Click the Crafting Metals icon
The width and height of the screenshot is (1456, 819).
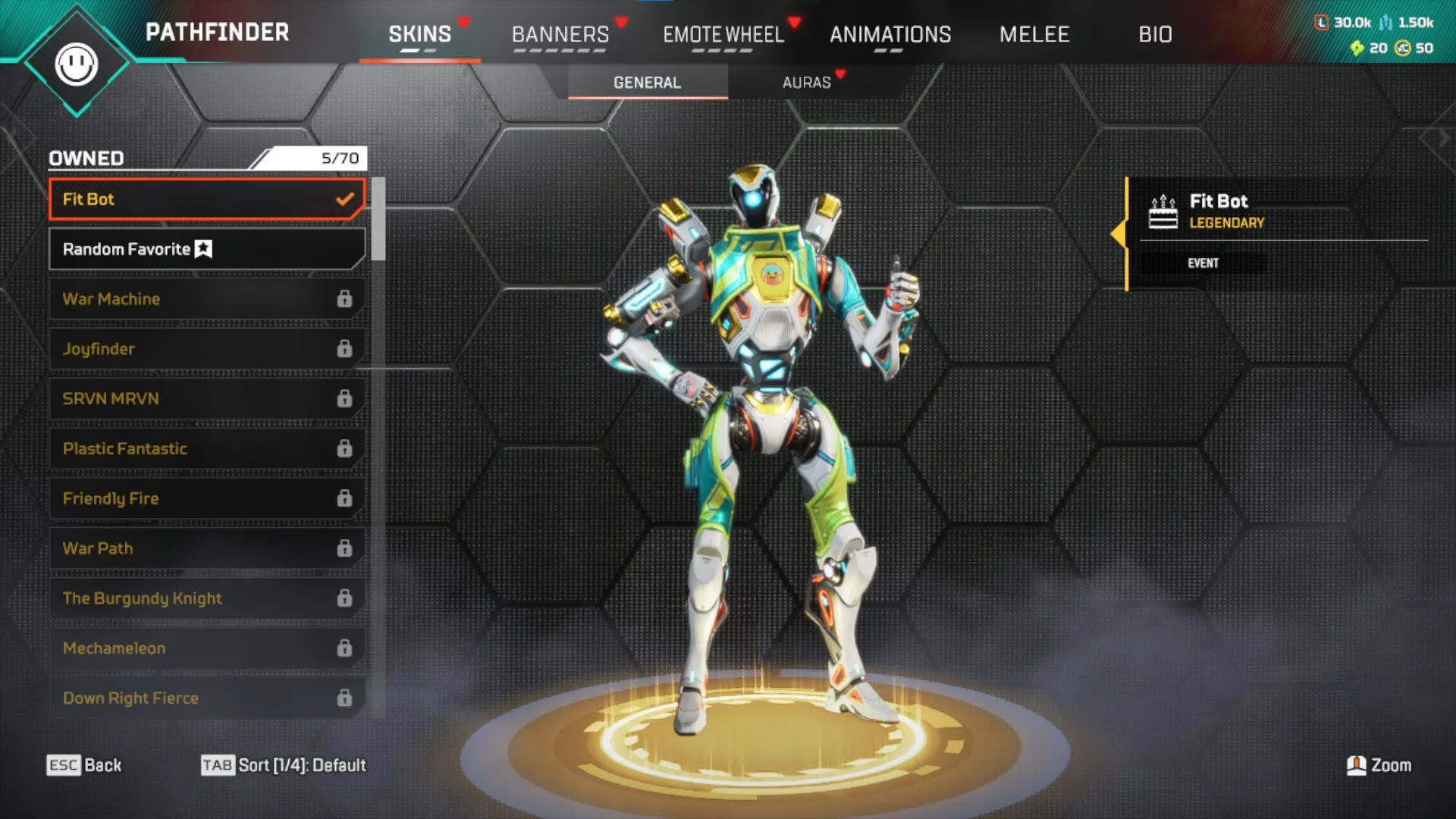click(x=1387, y=23)
